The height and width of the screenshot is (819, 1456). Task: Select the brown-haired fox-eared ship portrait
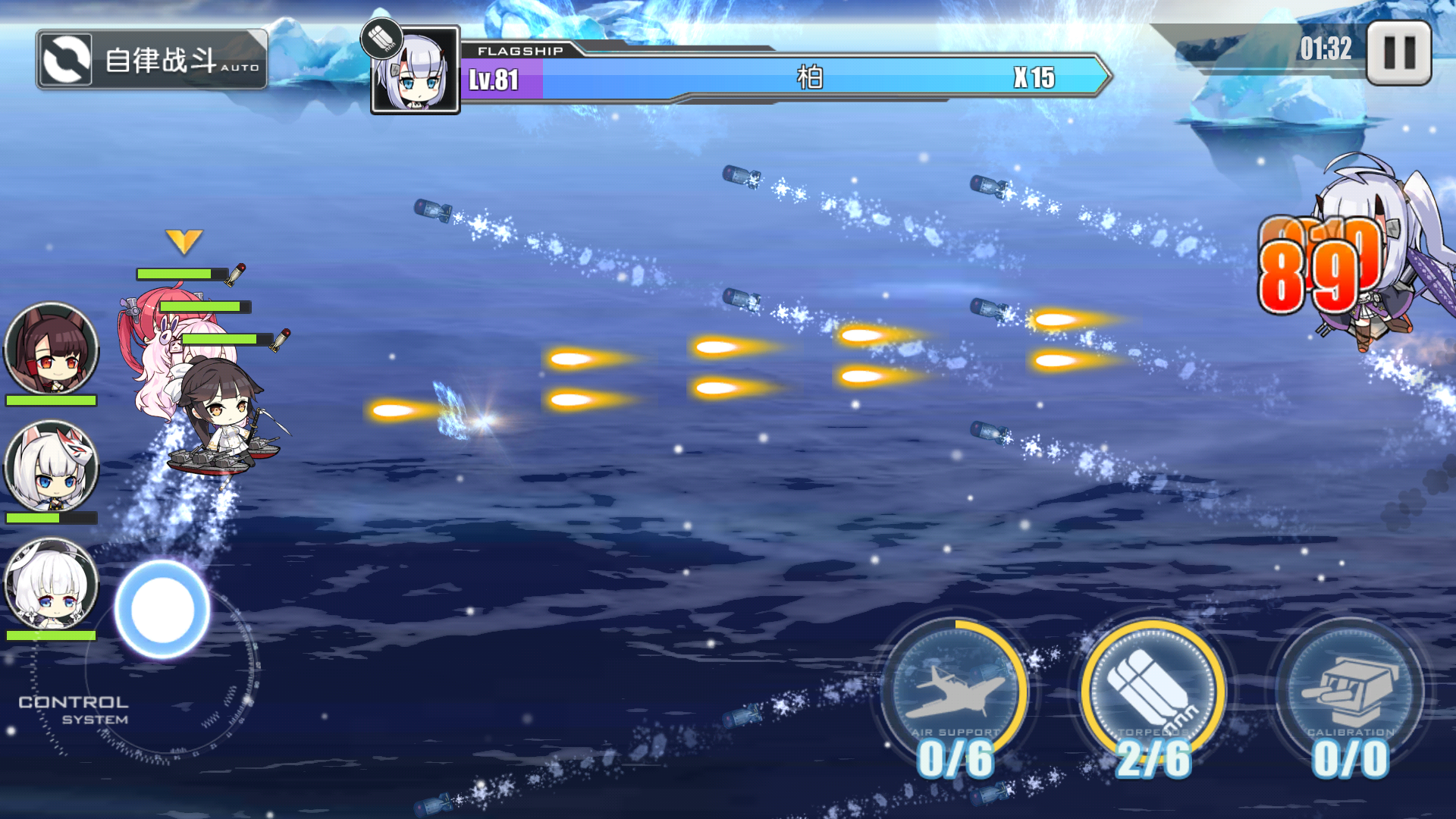pyautogui.click(x=52, y=349)
